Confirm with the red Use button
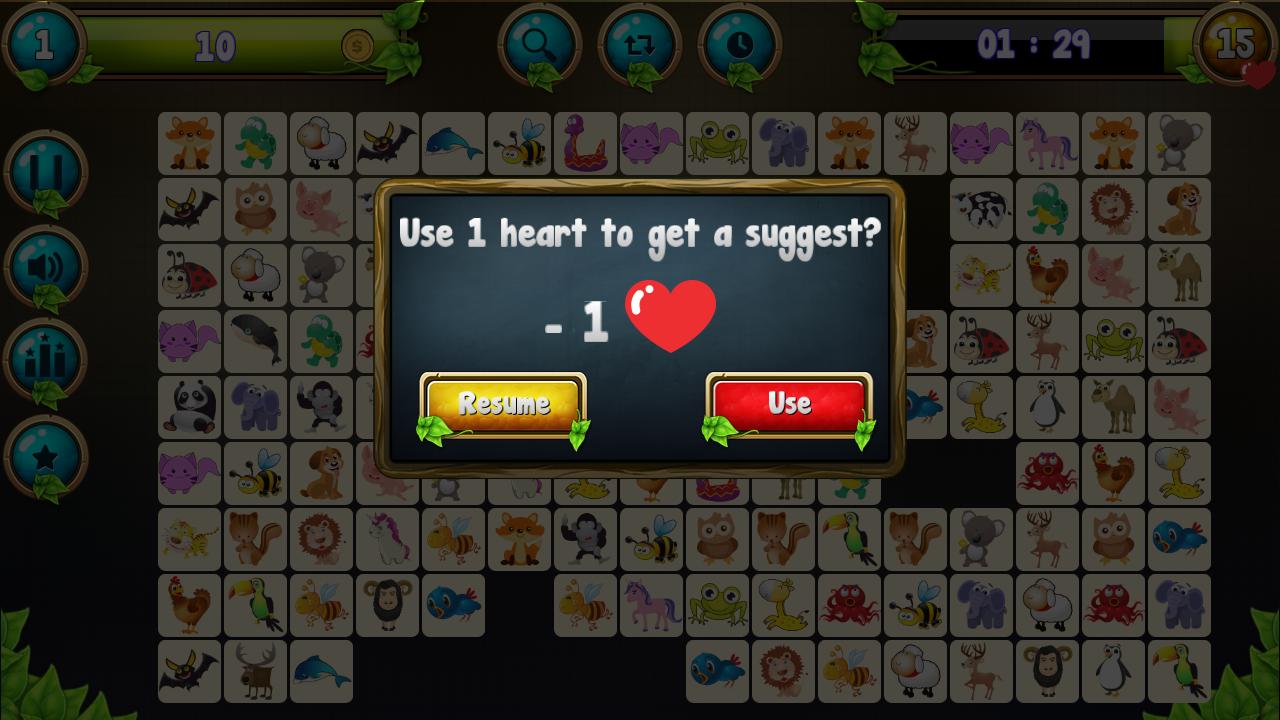Viewport: 1280px width, 720px height. coord(789,404)
